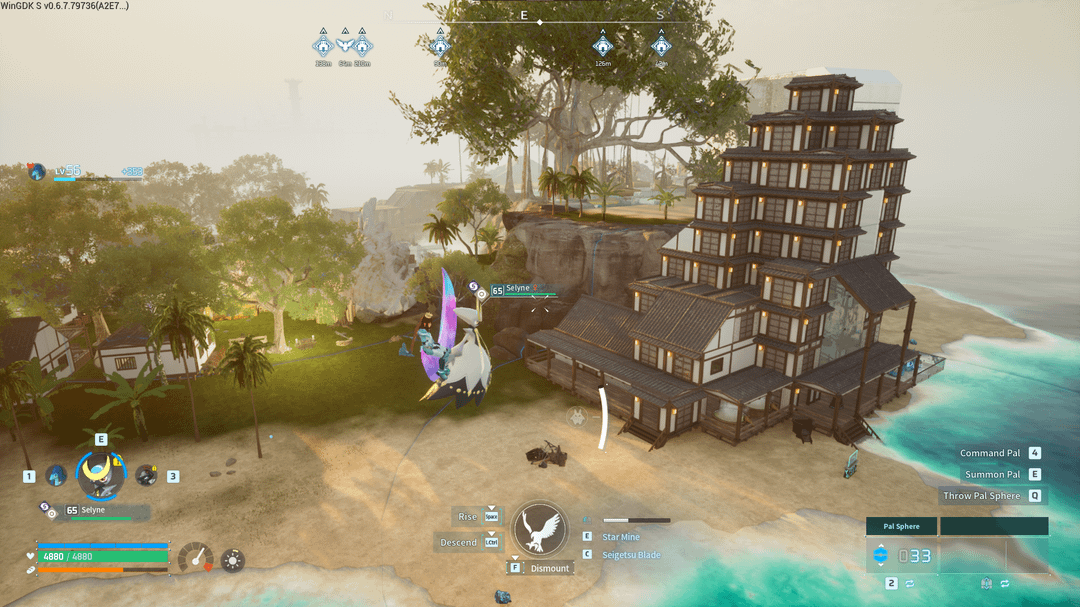1080x607 pixels.
Task: Select the blue Pal Sphere item slot
Action: (901, 555)
